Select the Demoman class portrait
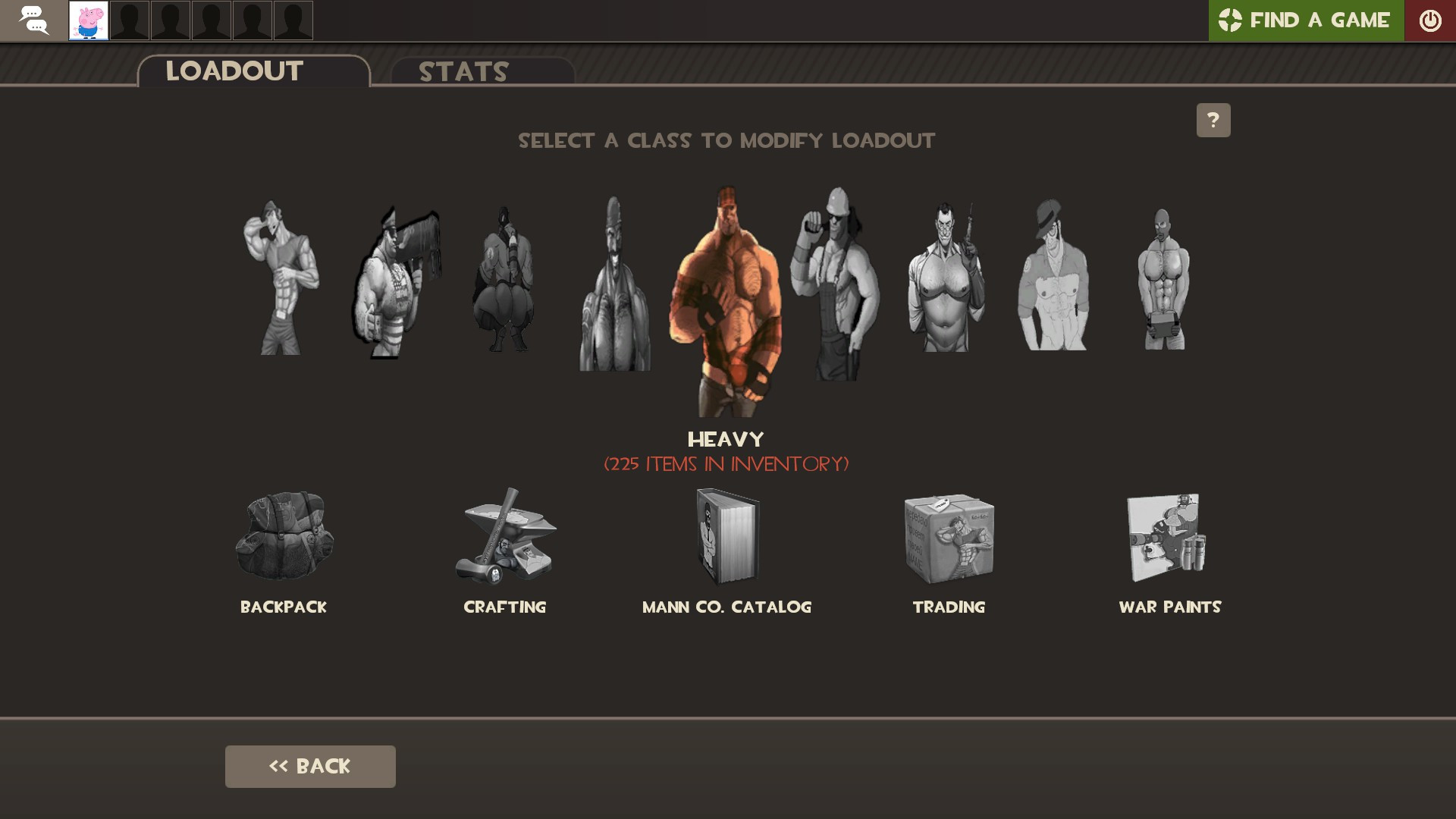Screen dimensions: 1456x819 pyautogui.click(x=614, y=281)
